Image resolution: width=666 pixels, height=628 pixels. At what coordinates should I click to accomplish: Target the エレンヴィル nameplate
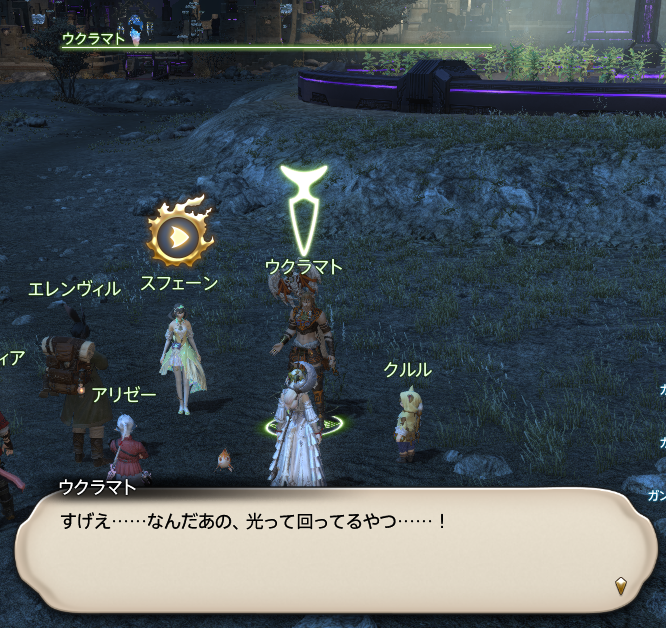point(74,289)
